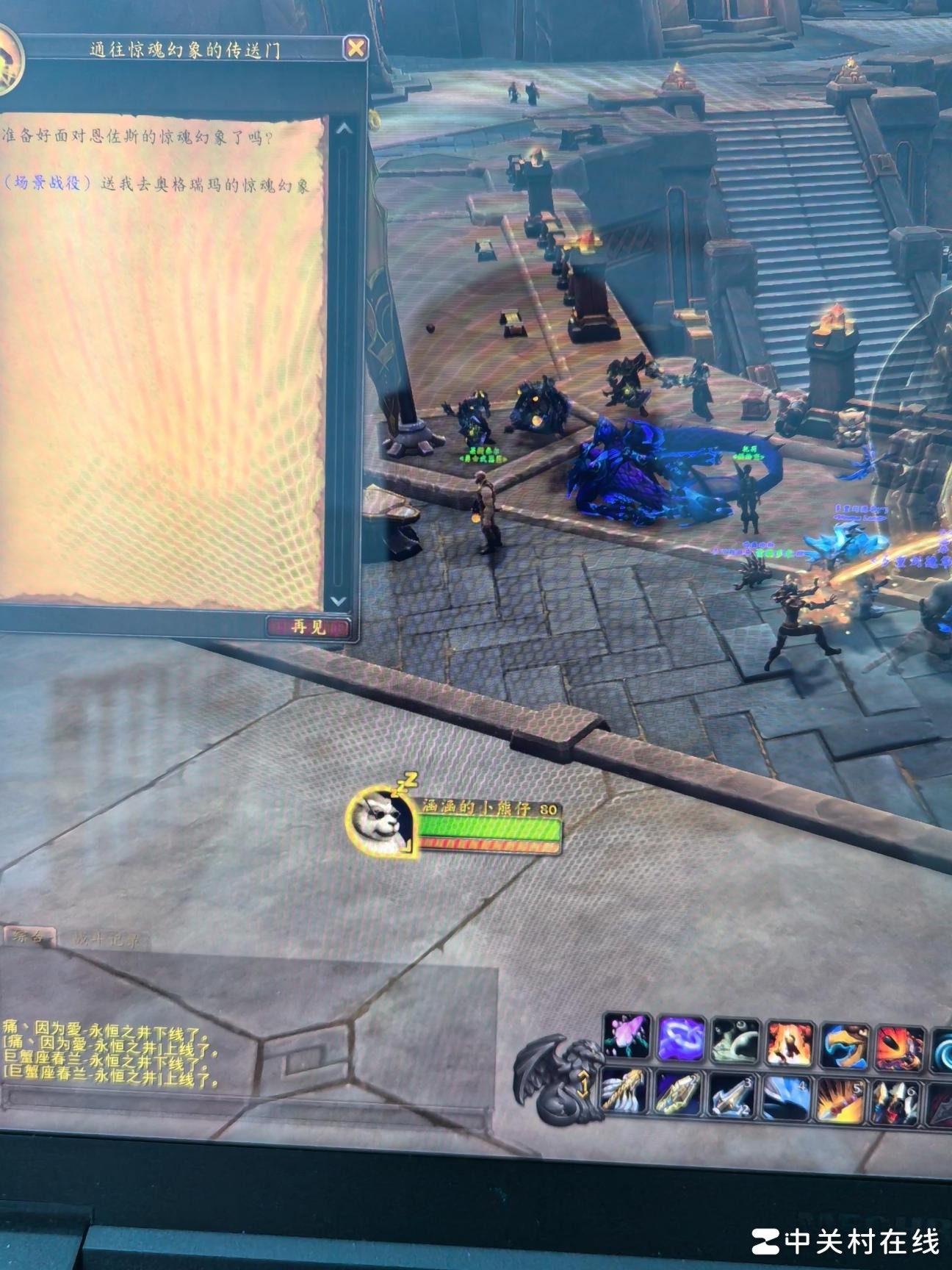Choose the 送我去奥格瑞玛的惊魂幻象 option
Image resolution: width=952 pixels, height=1270 pixels.
click(156, 184)
